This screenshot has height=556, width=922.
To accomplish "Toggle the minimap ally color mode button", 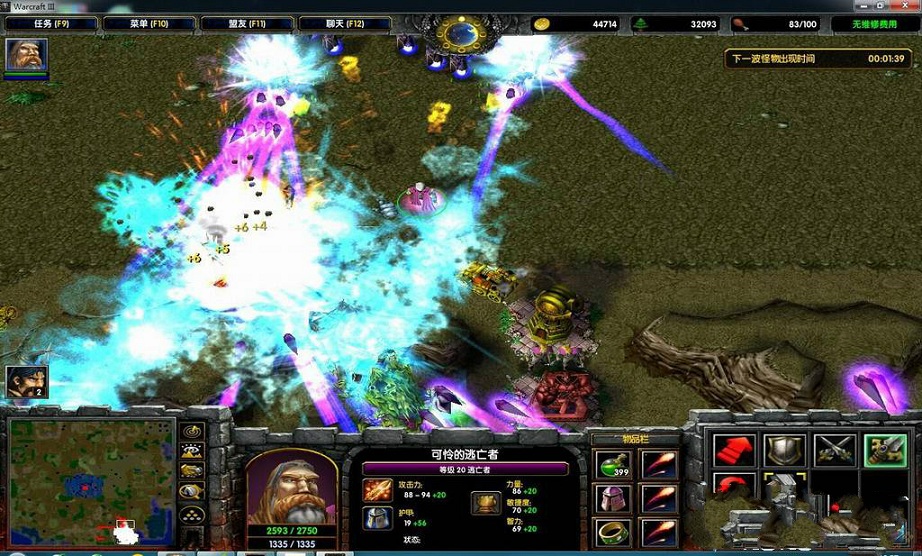I will coord(193,471).
